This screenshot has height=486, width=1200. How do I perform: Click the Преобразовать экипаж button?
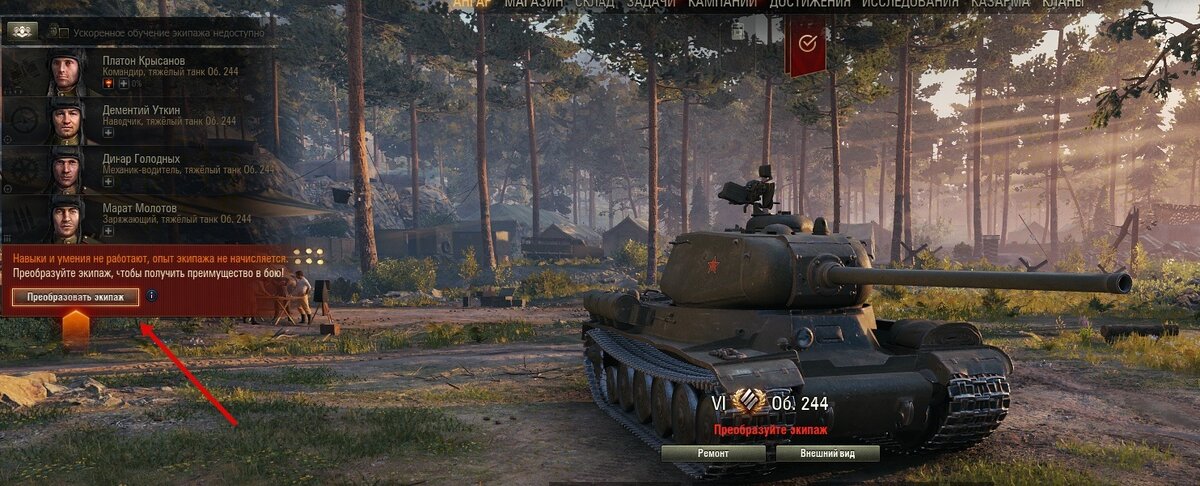(76, 297)
